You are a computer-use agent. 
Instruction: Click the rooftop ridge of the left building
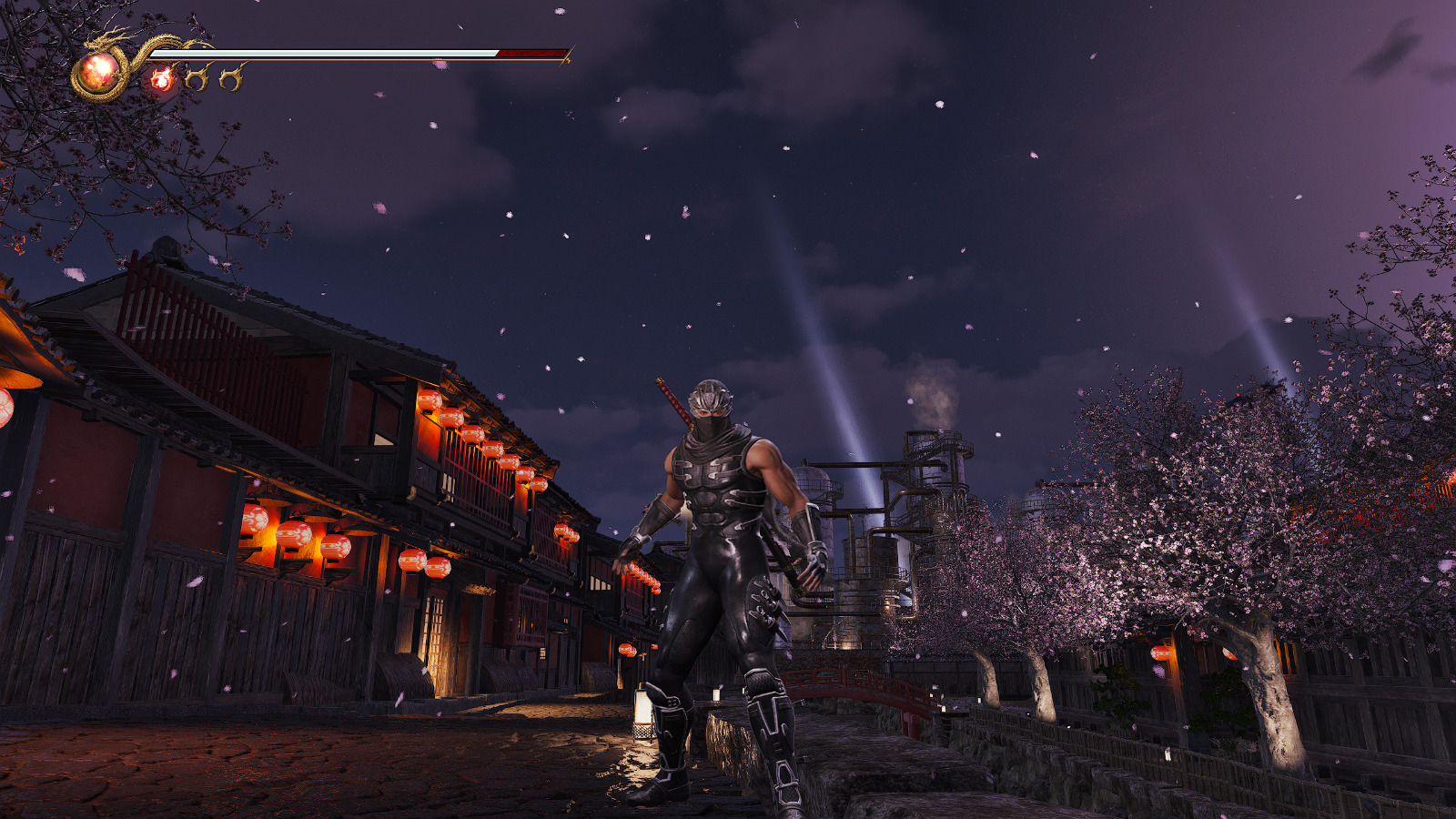pos(209,291)
